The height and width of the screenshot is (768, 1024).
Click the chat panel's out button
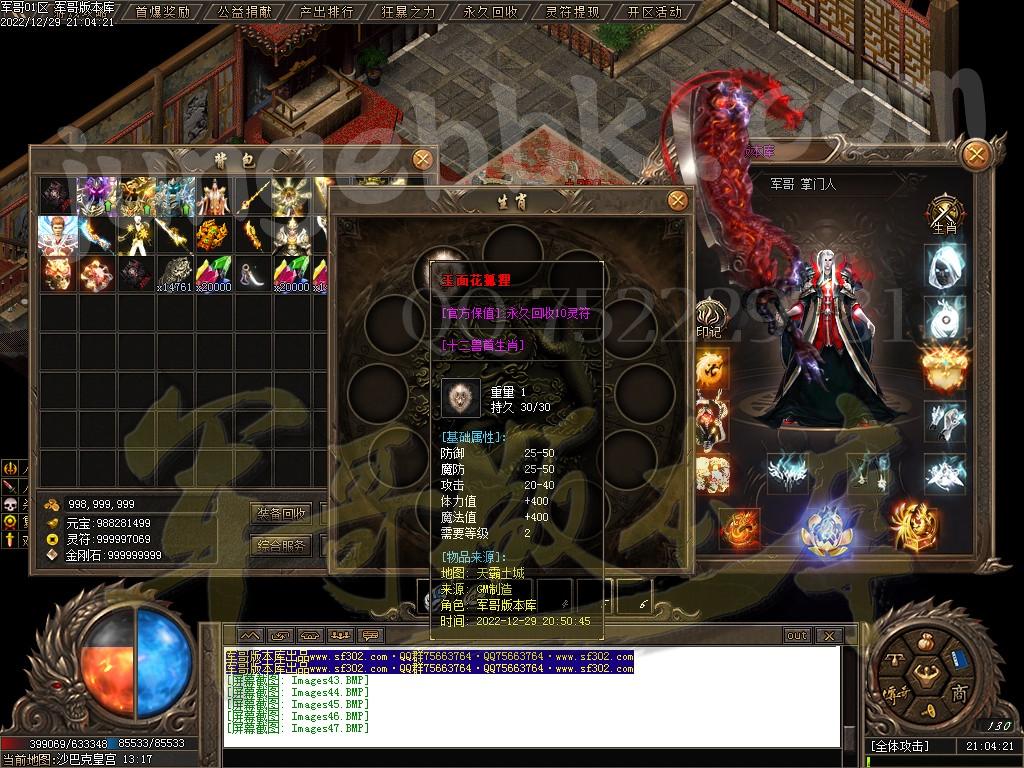tap(797, 635)
